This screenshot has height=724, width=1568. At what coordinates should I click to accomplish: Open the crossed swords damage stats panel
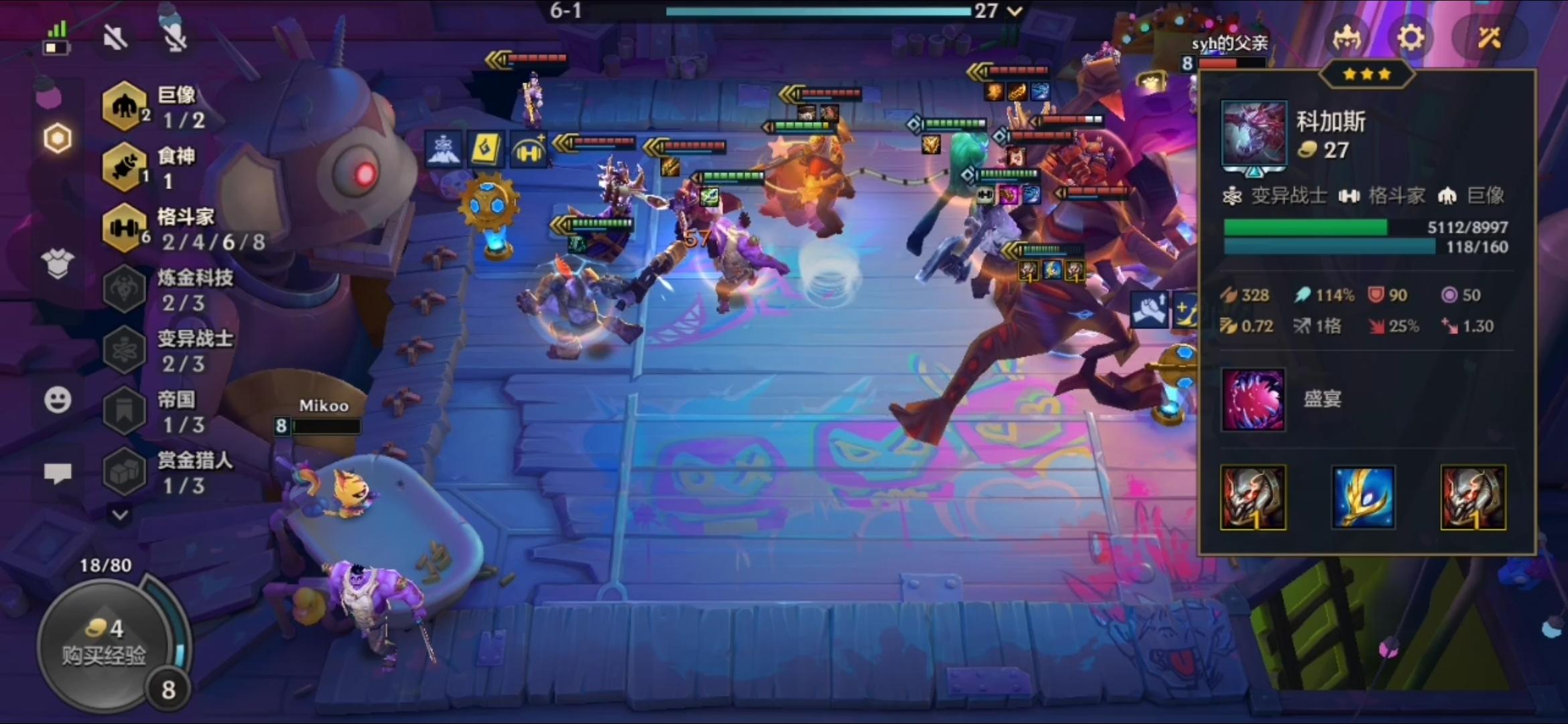[1491, 38]
